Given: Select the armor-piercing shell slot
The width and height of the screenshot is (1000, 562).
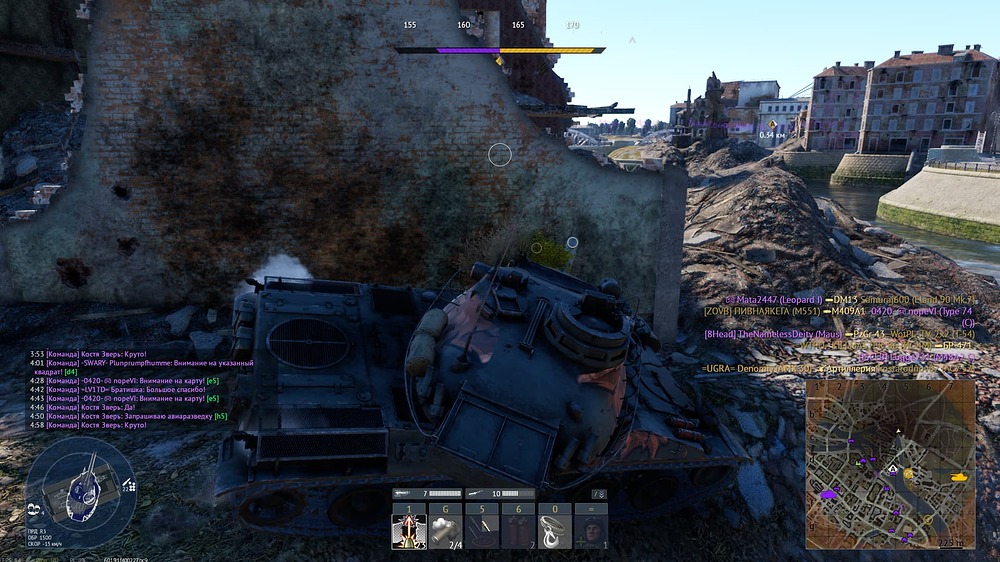Looking at the screenshot, I should (x=409, y=531).
